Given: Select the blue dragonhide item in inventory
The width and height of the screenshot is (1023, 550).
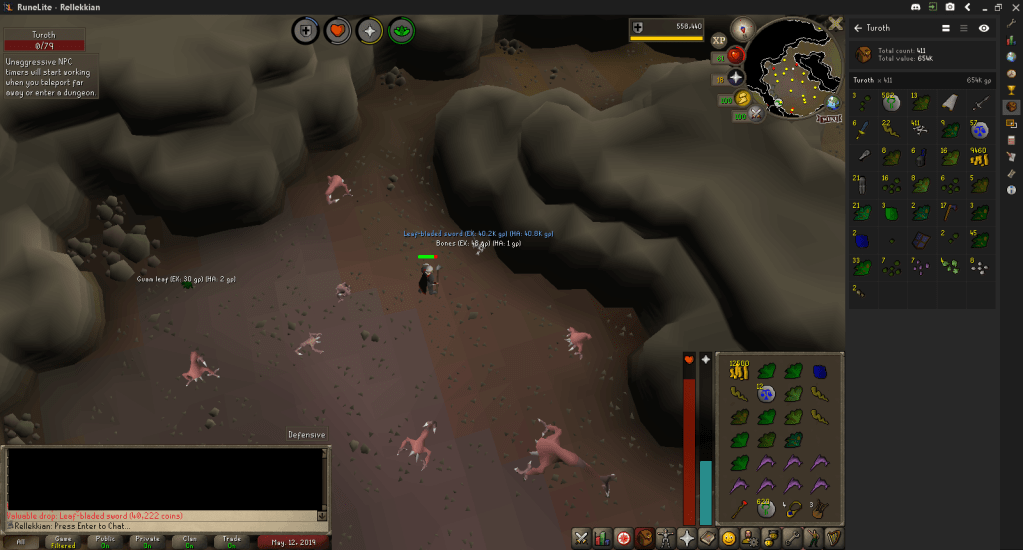Looking at the screenshot, I should click(x=820, y=371).
